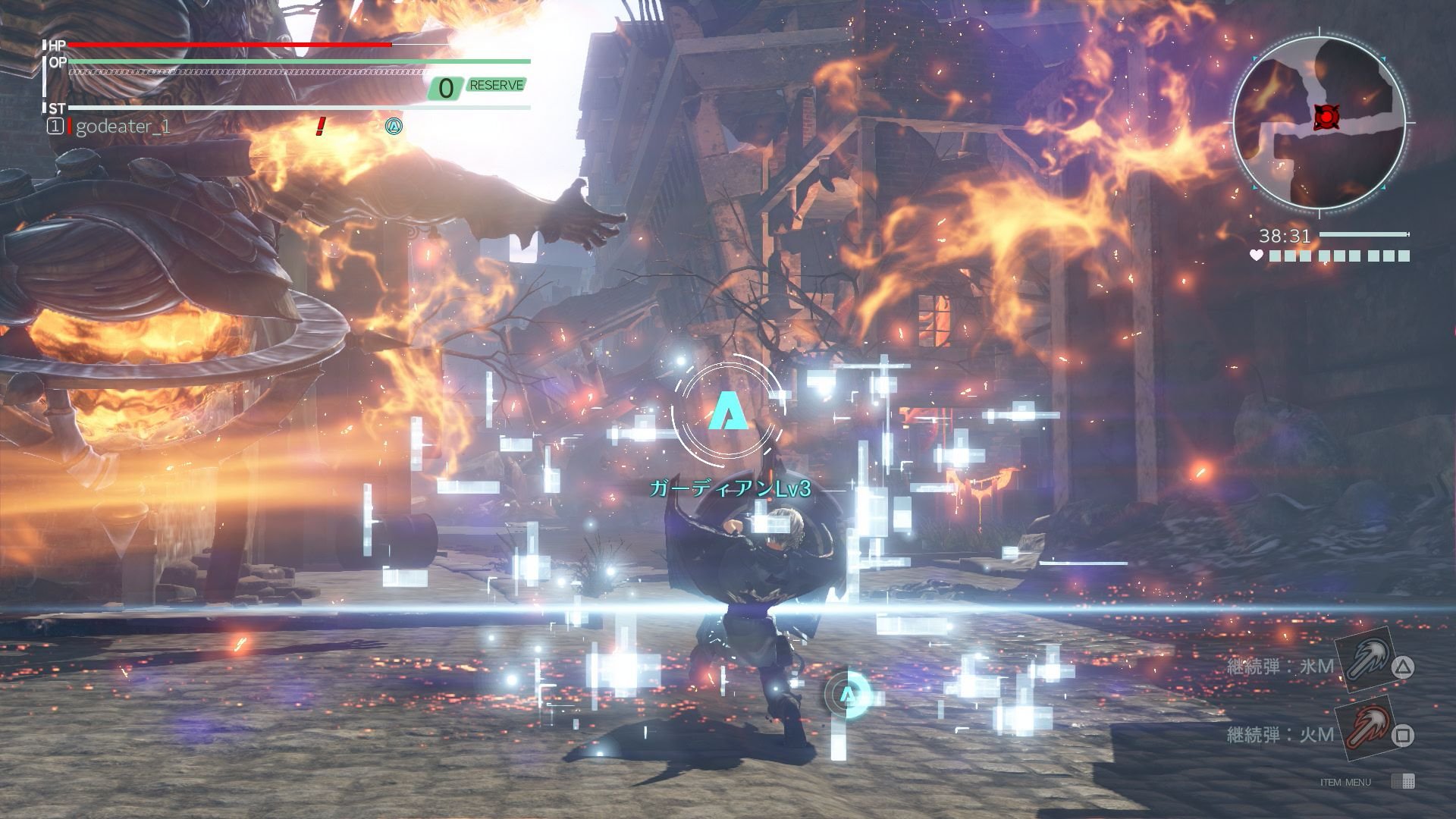Toggle the first revival pip next to the heart
The width and height of the screenshot is (1456, 819).
point(1274,254)
